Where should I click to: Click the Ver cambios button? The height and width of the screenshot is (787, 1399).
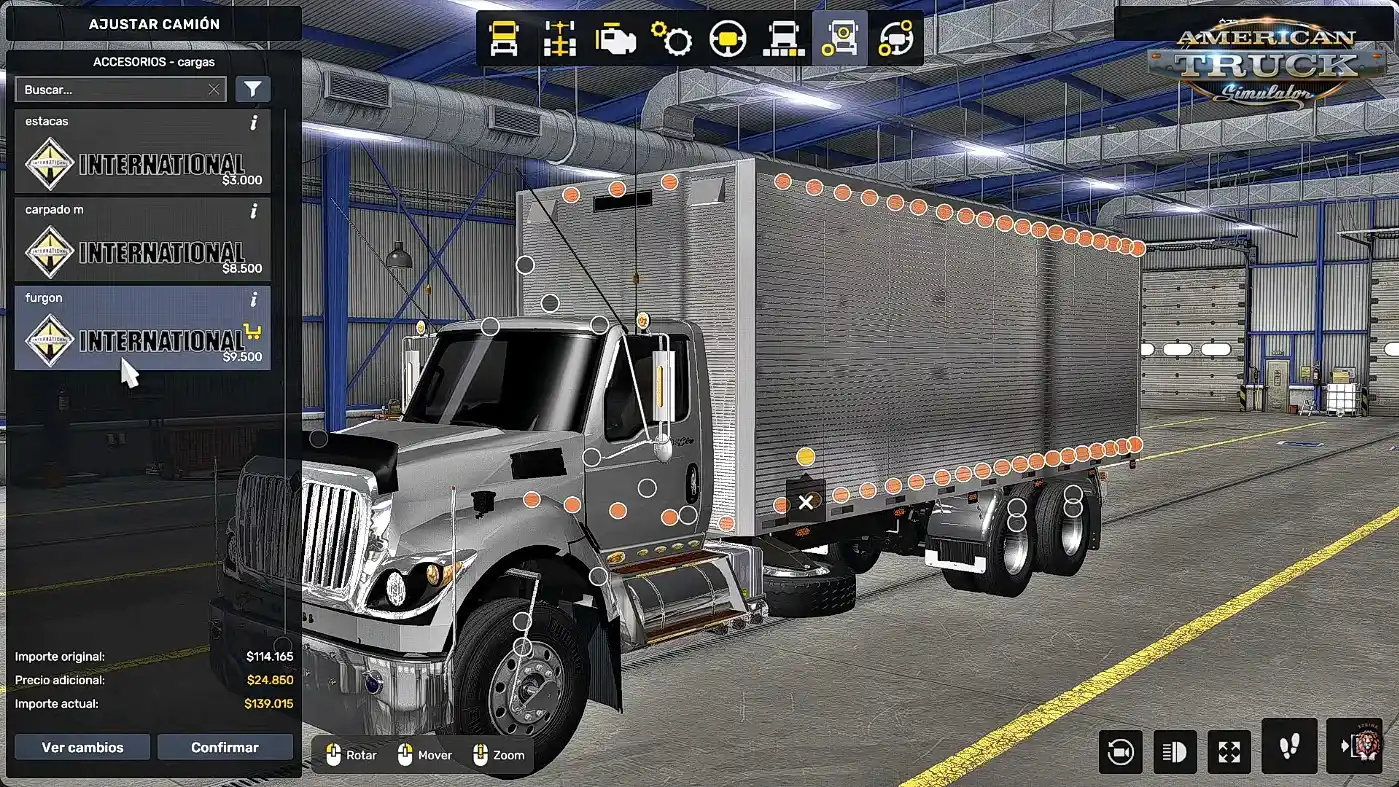(x=82, y=747)
